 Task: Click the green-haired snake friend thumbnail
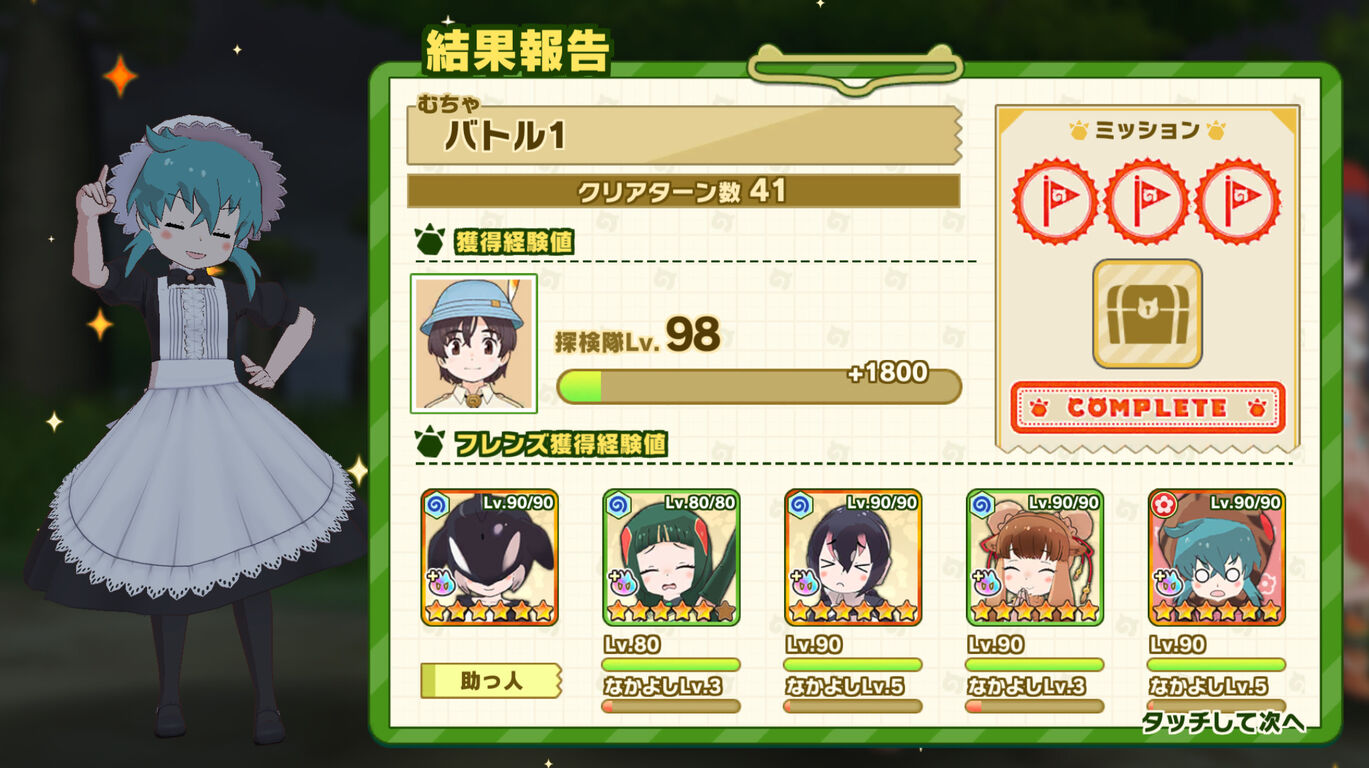point(668,560)
